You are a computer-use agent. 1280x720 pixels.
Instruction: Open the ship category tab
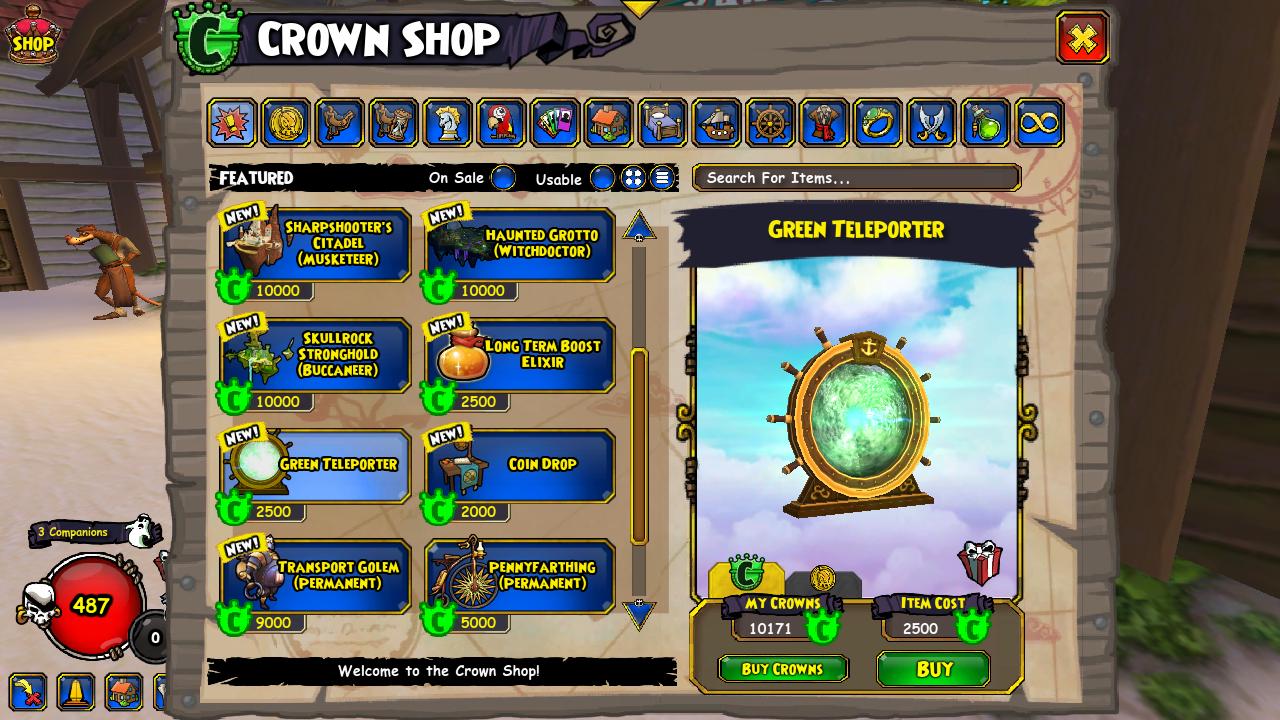717,123
